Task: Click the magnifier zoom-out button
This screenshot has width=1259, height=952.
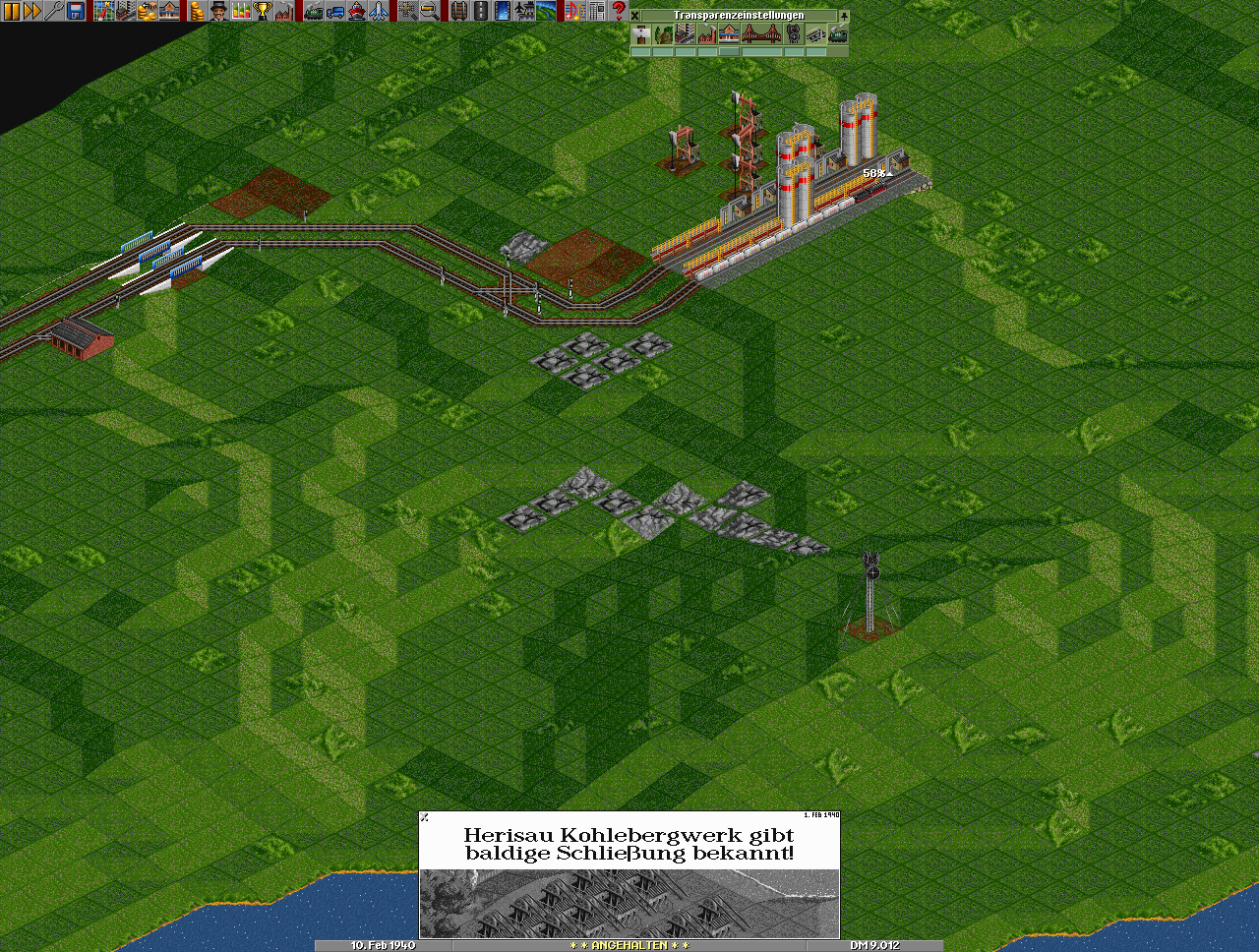Action: coord(430,11)
